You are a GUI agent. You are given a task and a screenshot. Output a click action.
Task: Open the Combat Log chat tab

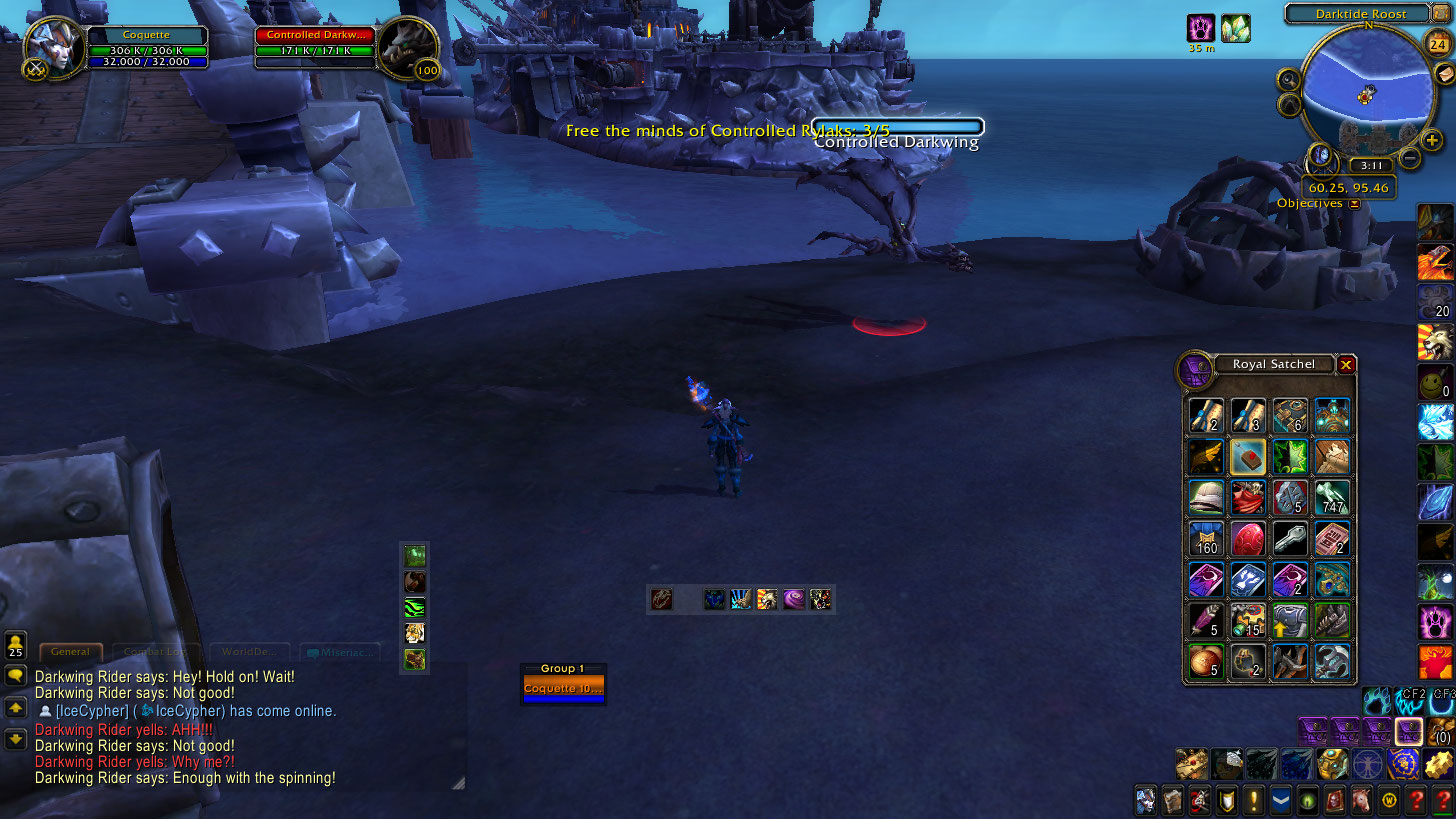[156, 652]
